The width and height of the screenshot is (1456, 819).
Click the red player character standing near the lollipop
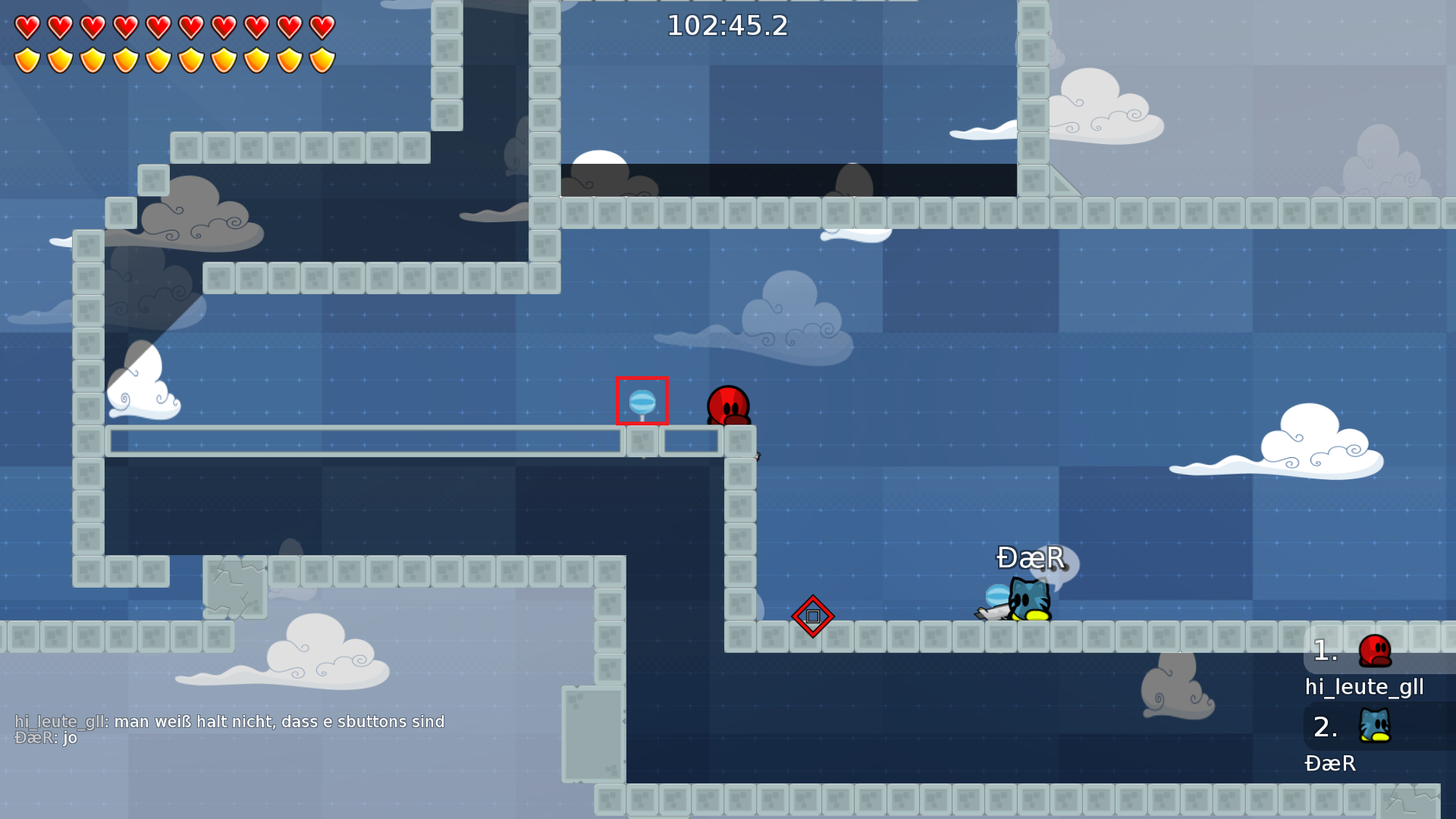728,403
